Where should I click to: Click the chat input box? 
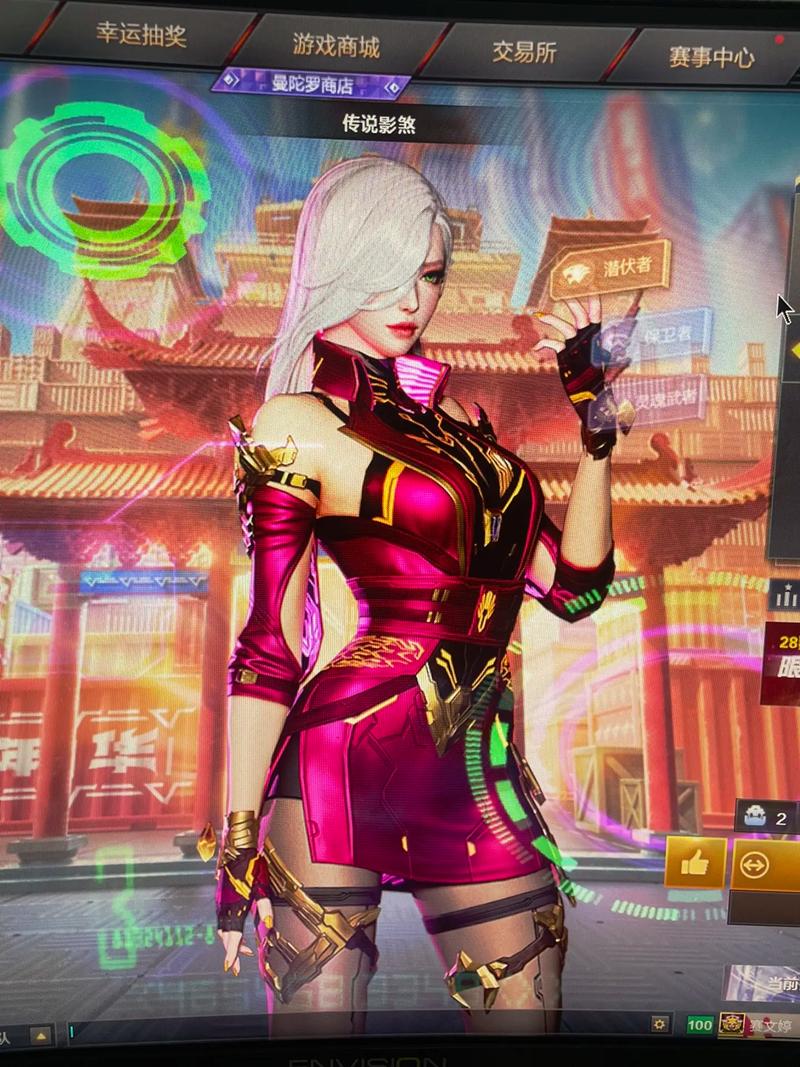click(350, 1029)
